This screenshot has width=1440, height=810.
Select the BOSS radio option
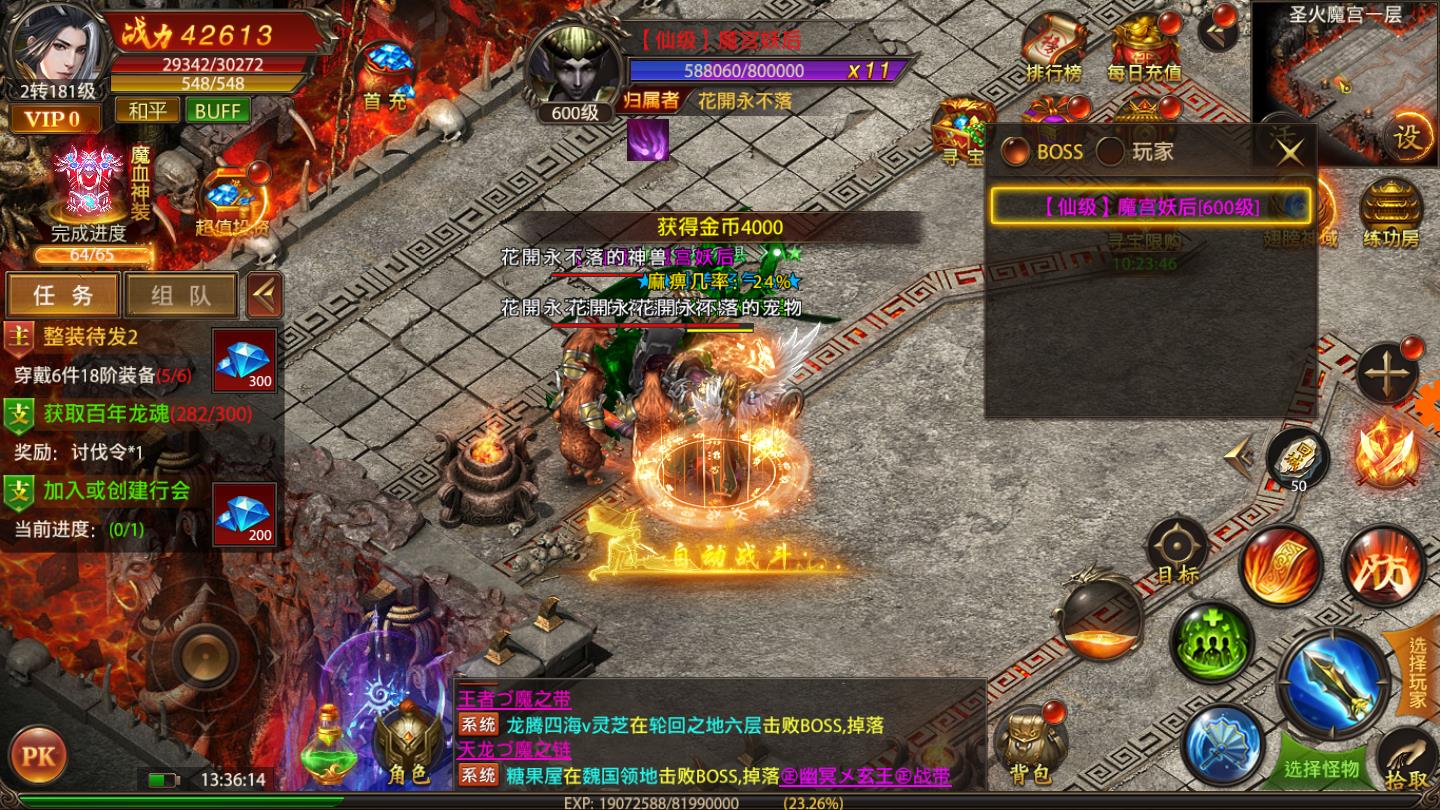(x=1019, y=153)
